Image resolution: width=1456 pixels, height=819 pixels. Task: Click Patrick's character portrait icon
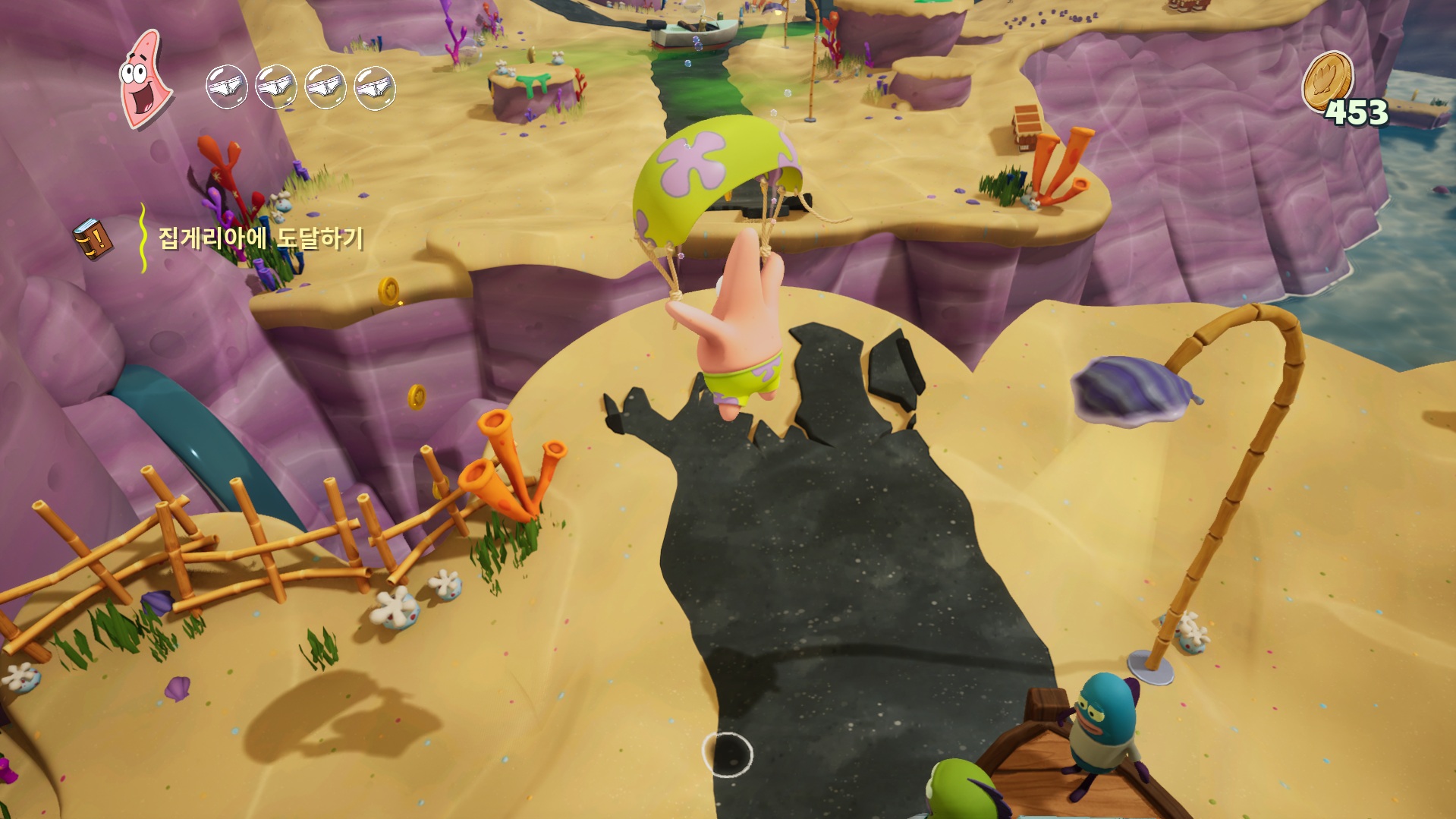click(145, 78)
